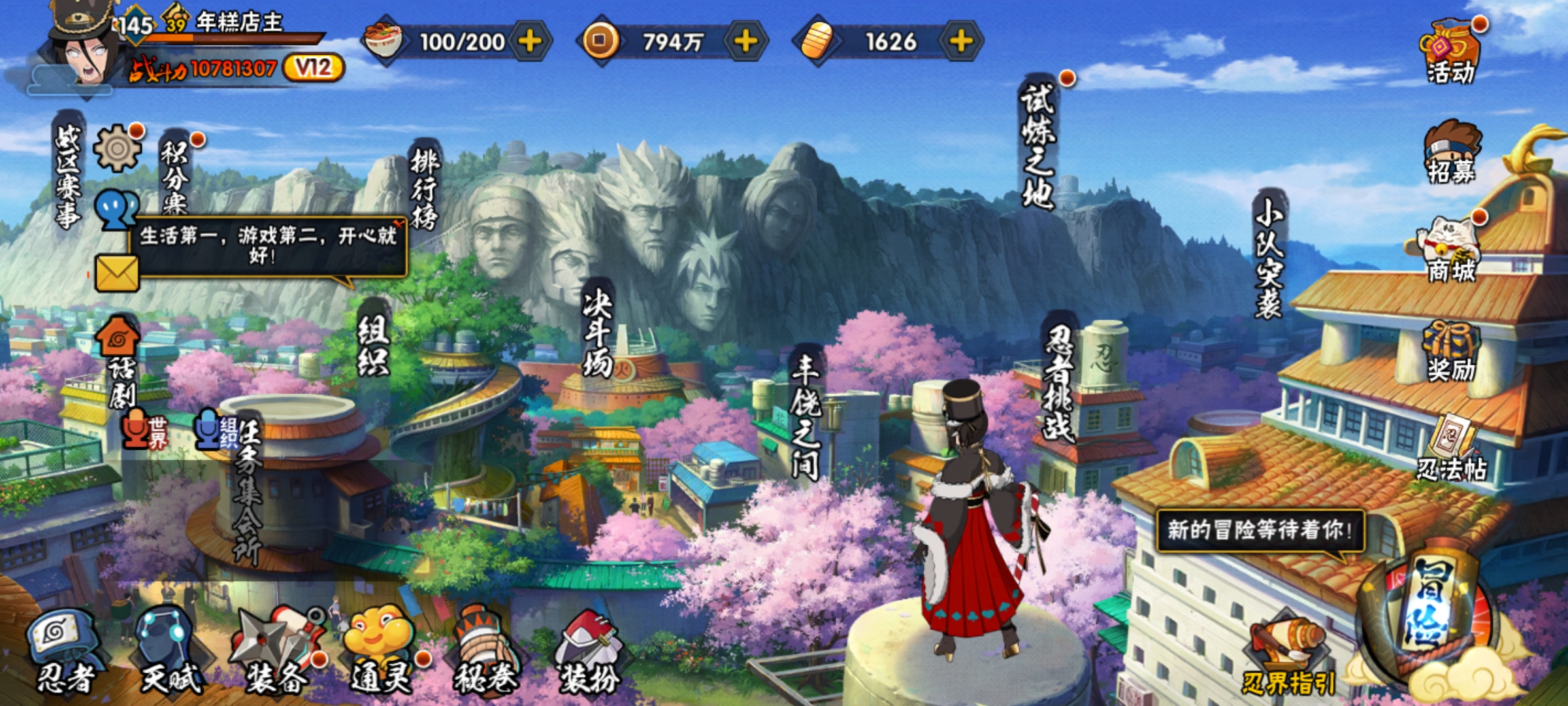Add stamina with the ramen plus button
This screenshot has height=706, width=1568.
click(x=530, y=42)
